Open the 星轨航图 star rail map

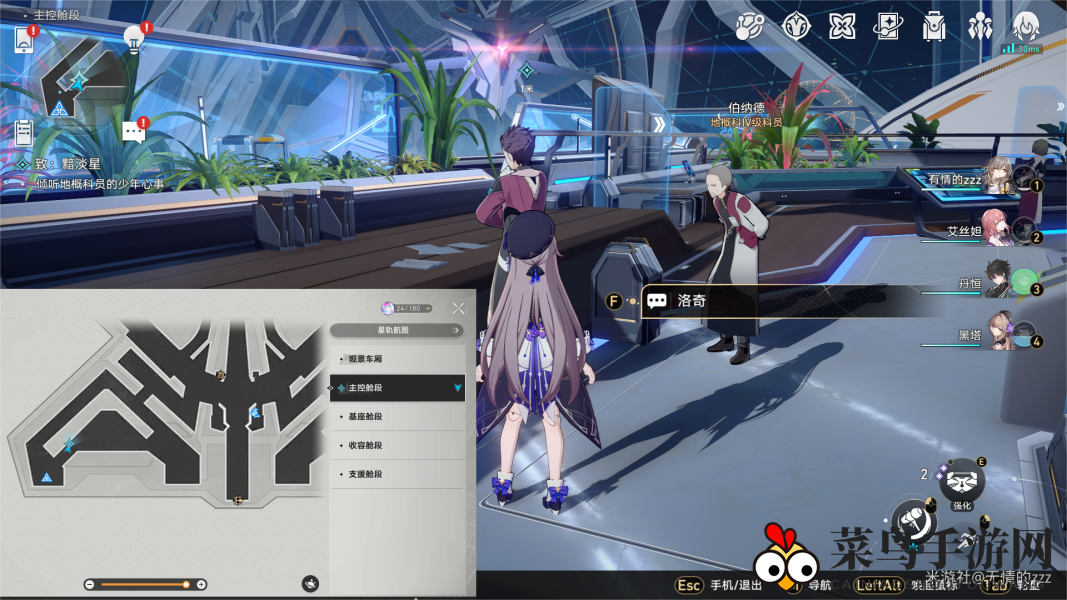coord(397,330)
